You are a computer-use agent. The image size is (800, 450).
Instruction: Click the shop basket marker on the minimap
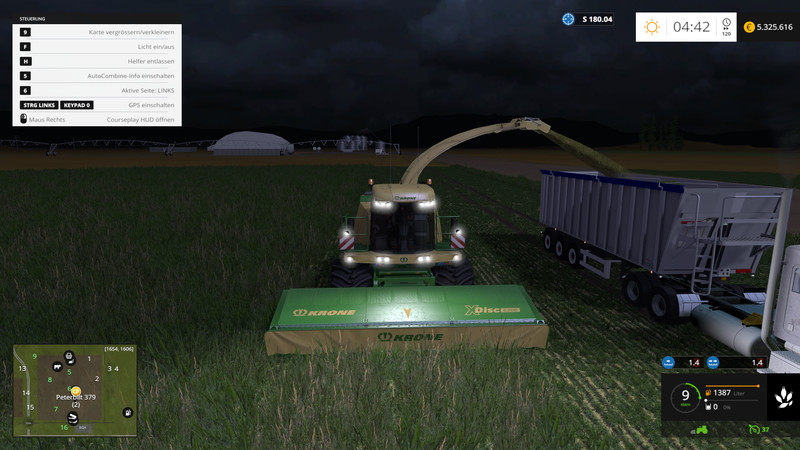tap(69, 354)
